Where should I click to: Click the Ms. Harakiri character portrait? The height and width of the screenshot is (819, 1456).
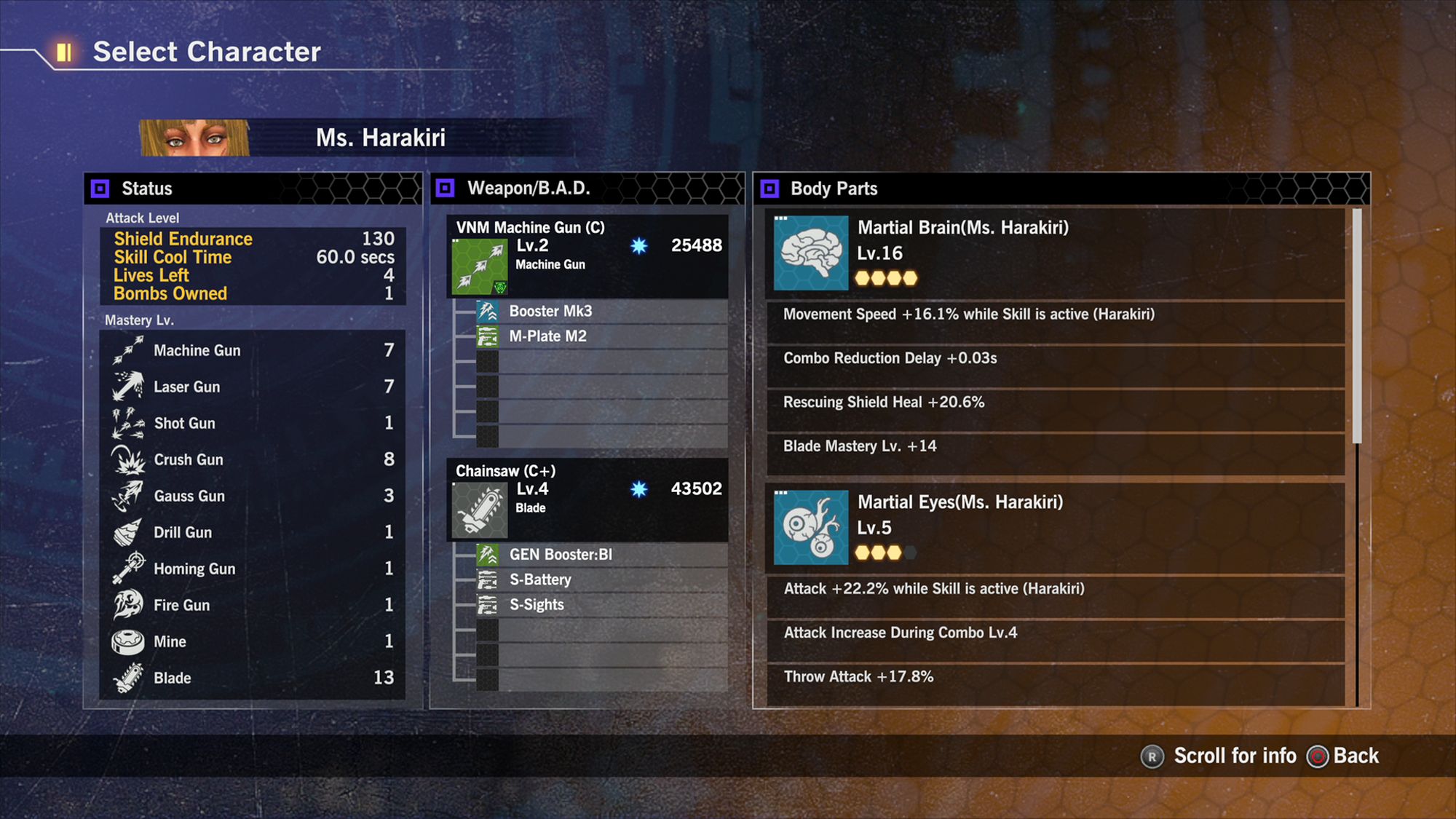pyautogui.click(x=194, y=138)
